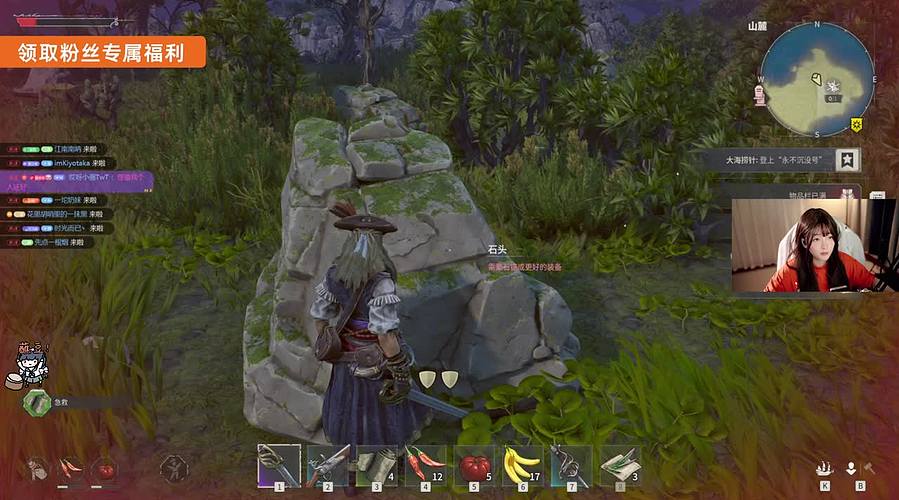Activate the 急救 first aid skill
This screenshot has width=899, height=500.
(39, 402)
